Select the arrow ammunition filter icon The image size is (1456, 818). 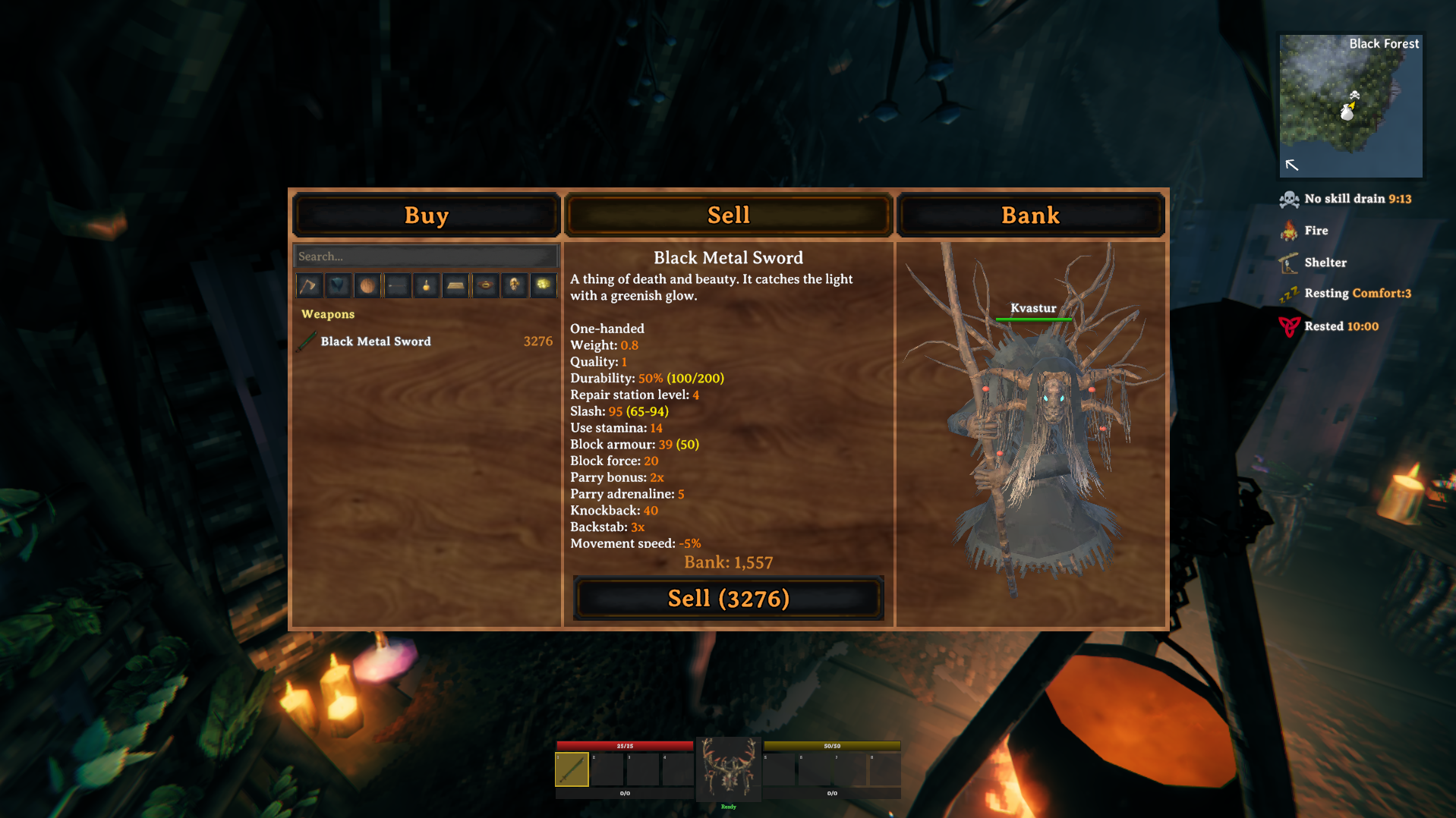(x=396, y=285)
